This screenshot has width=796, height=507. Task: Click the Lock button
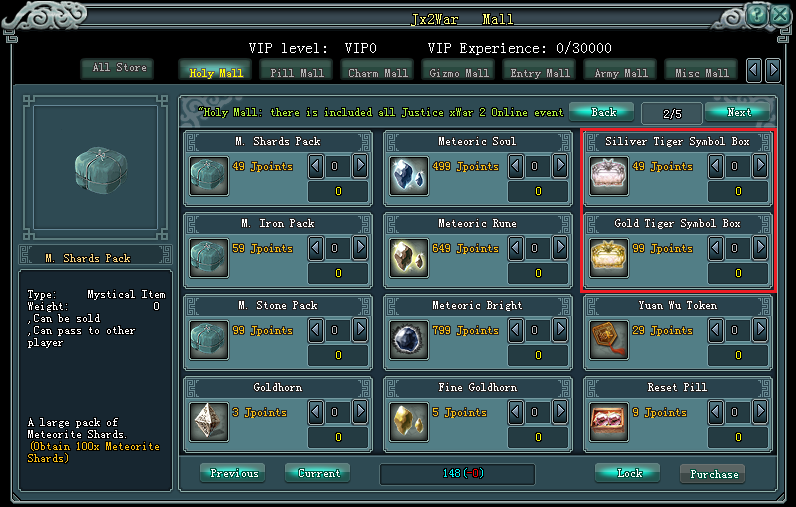(x=628, y=473)
